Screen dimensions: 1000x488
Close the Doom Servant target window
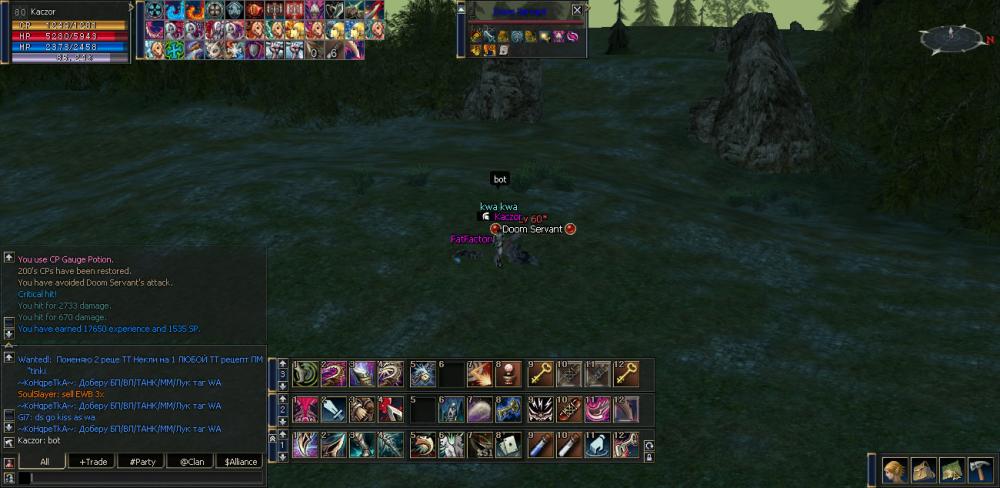coord(576,11)
